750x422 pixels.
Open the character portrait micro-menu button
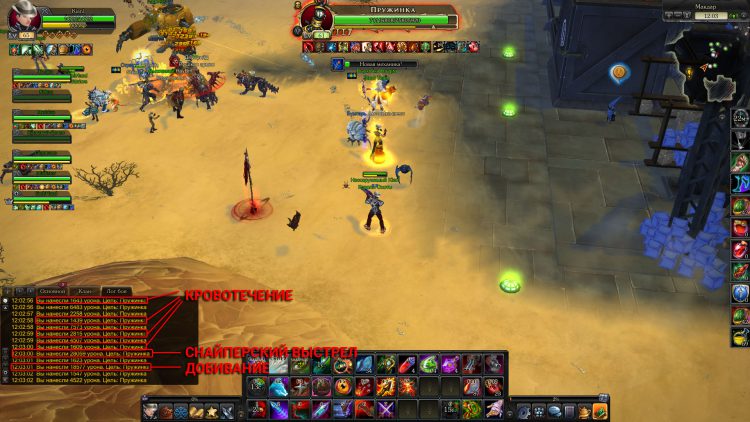(x=148, y=410)
